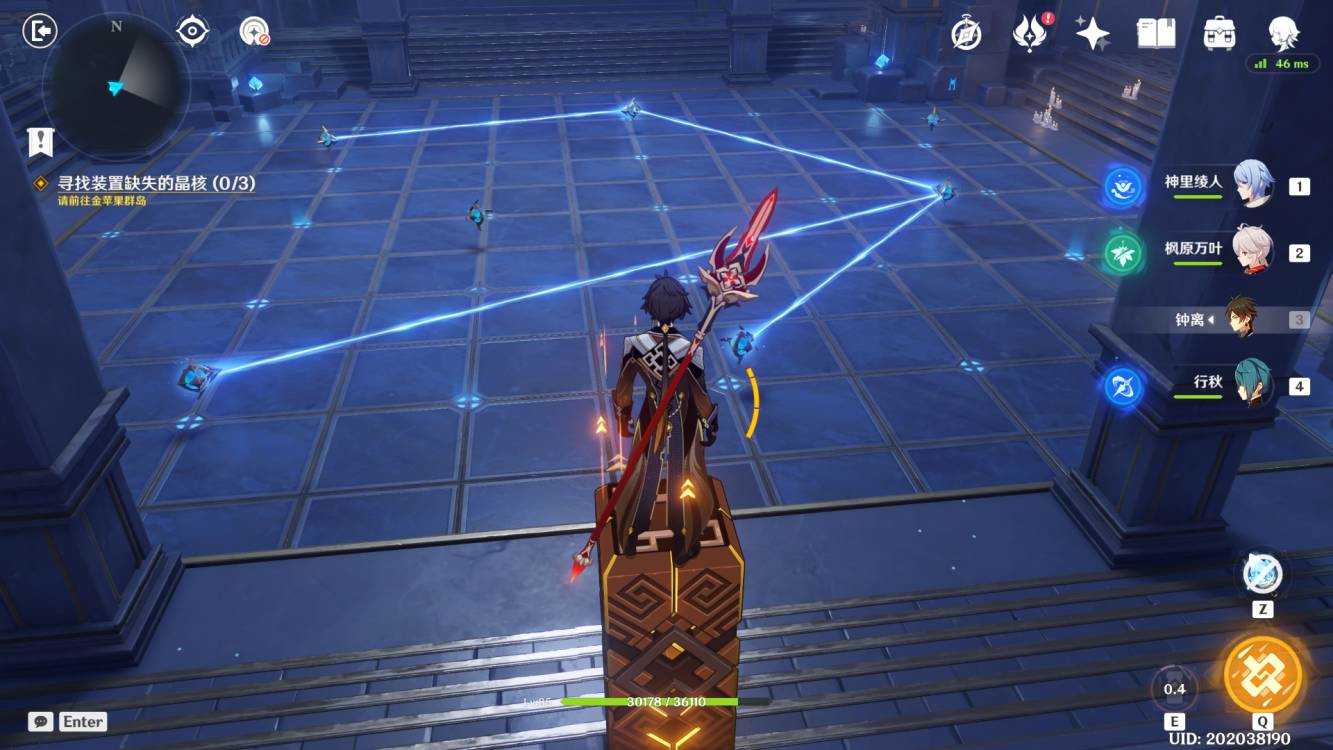1333x750 pixels.
Task: Open the wish star icon
Action: (x=1092, y=33)
